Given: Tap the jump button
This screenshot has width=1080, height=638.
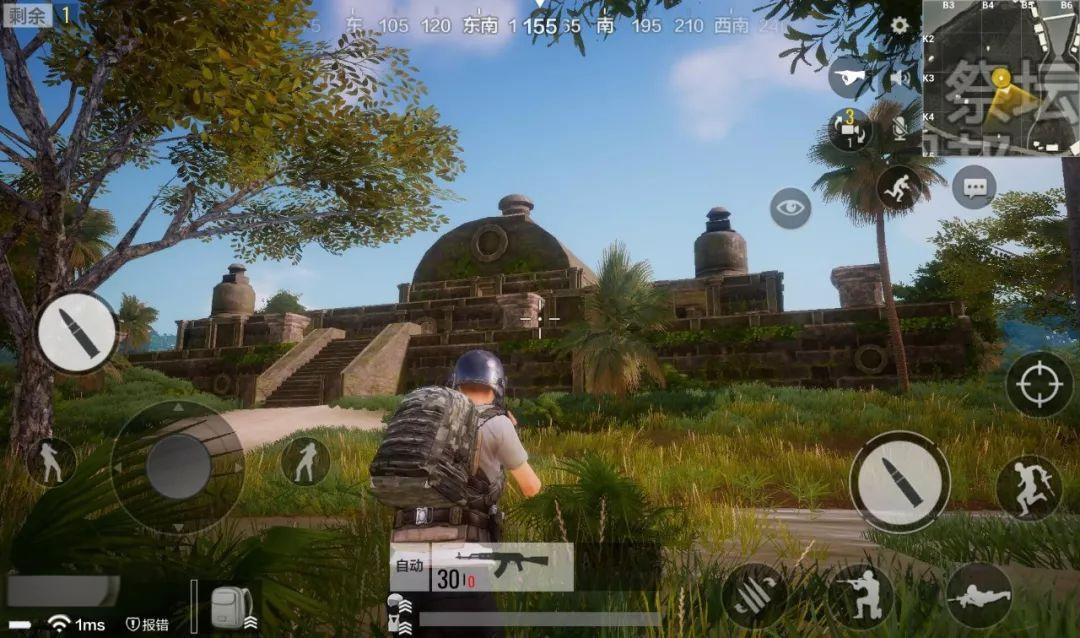Looking at the screenshot, I should point(1028,487).
